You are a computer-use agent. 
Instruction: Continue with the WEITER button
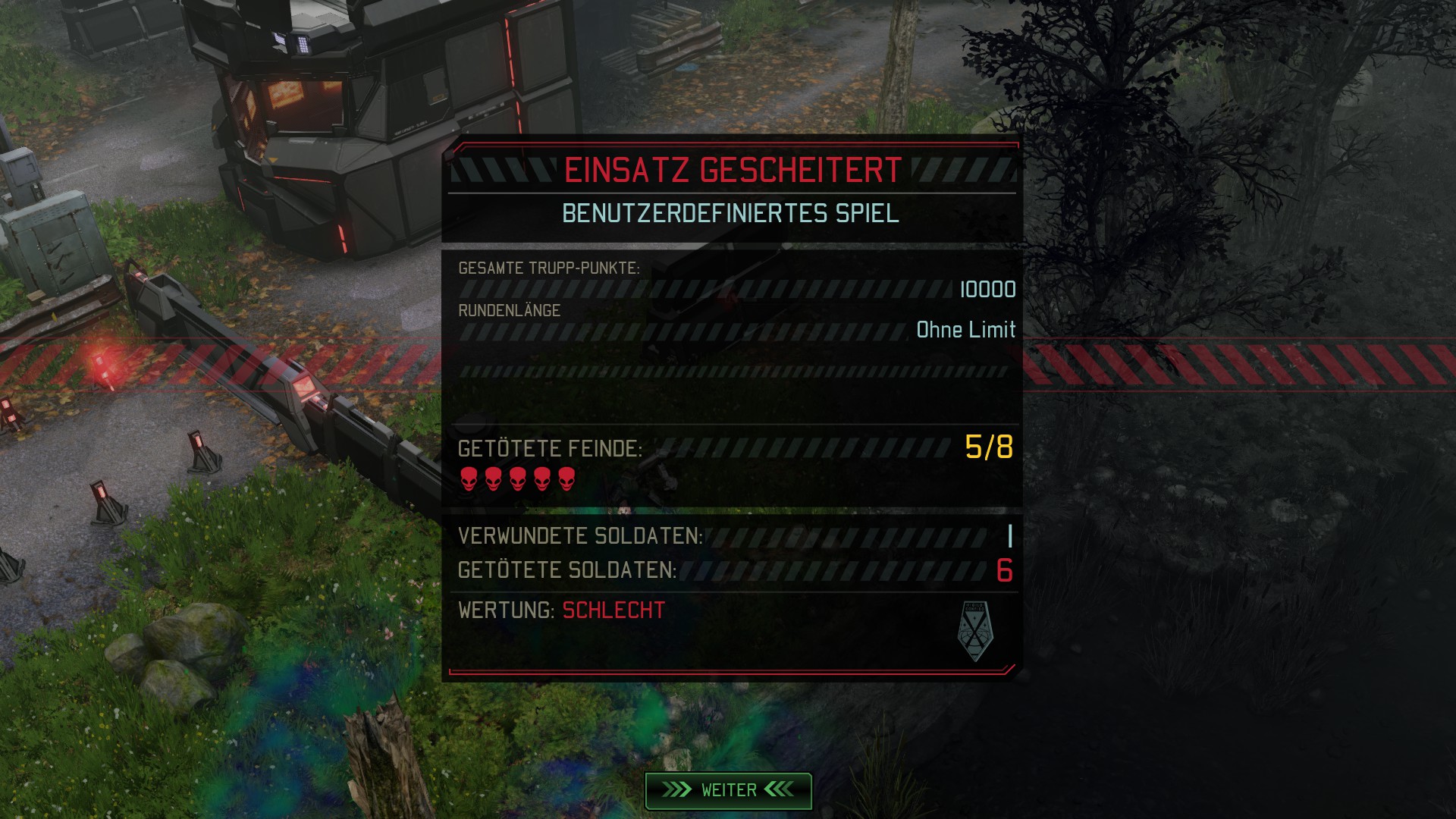pos(728,790)
